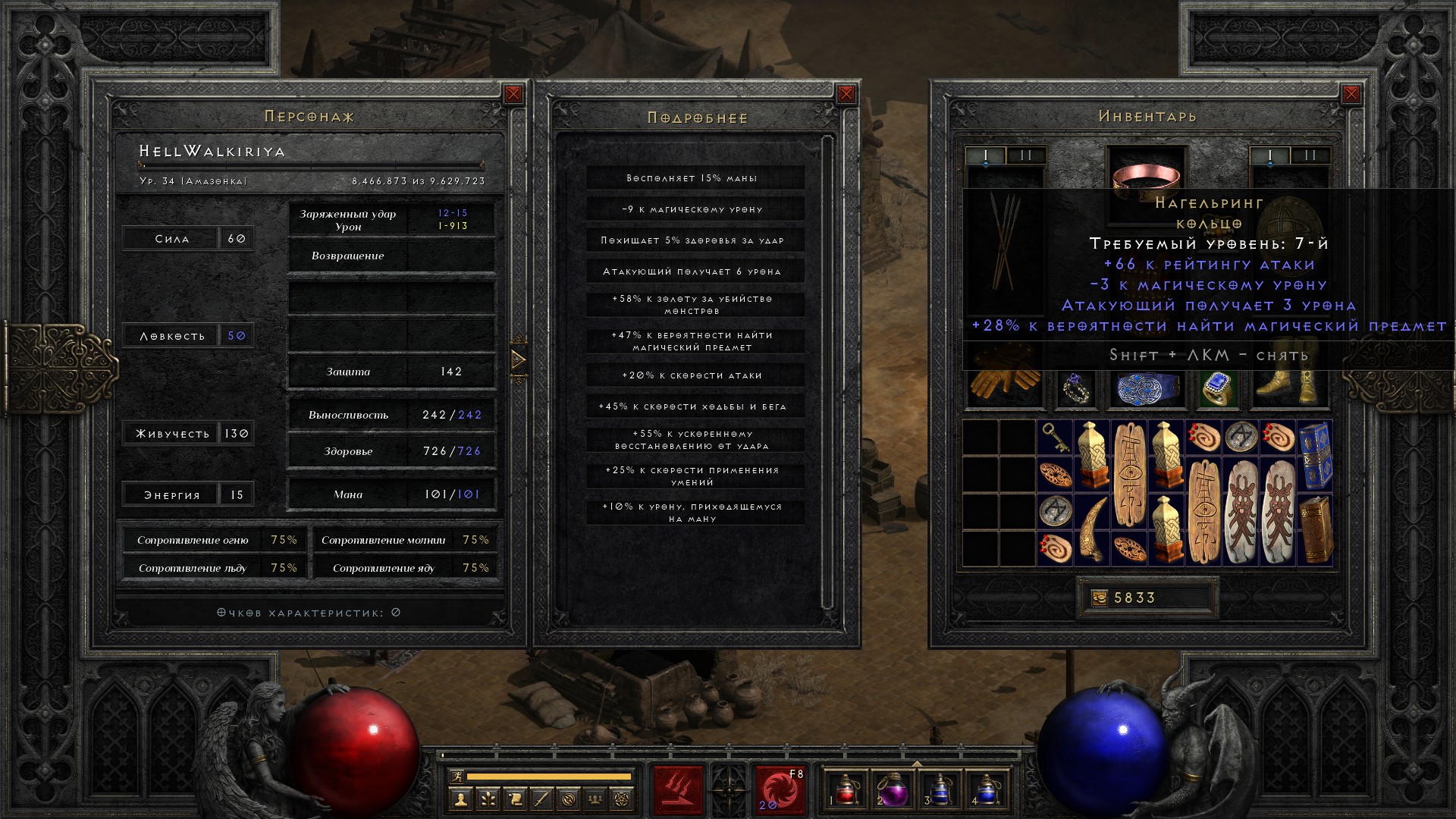The width and height of the screenshot is (1456, 819).
Task: Open the pentagram game menu button
Action: (622, 799)
